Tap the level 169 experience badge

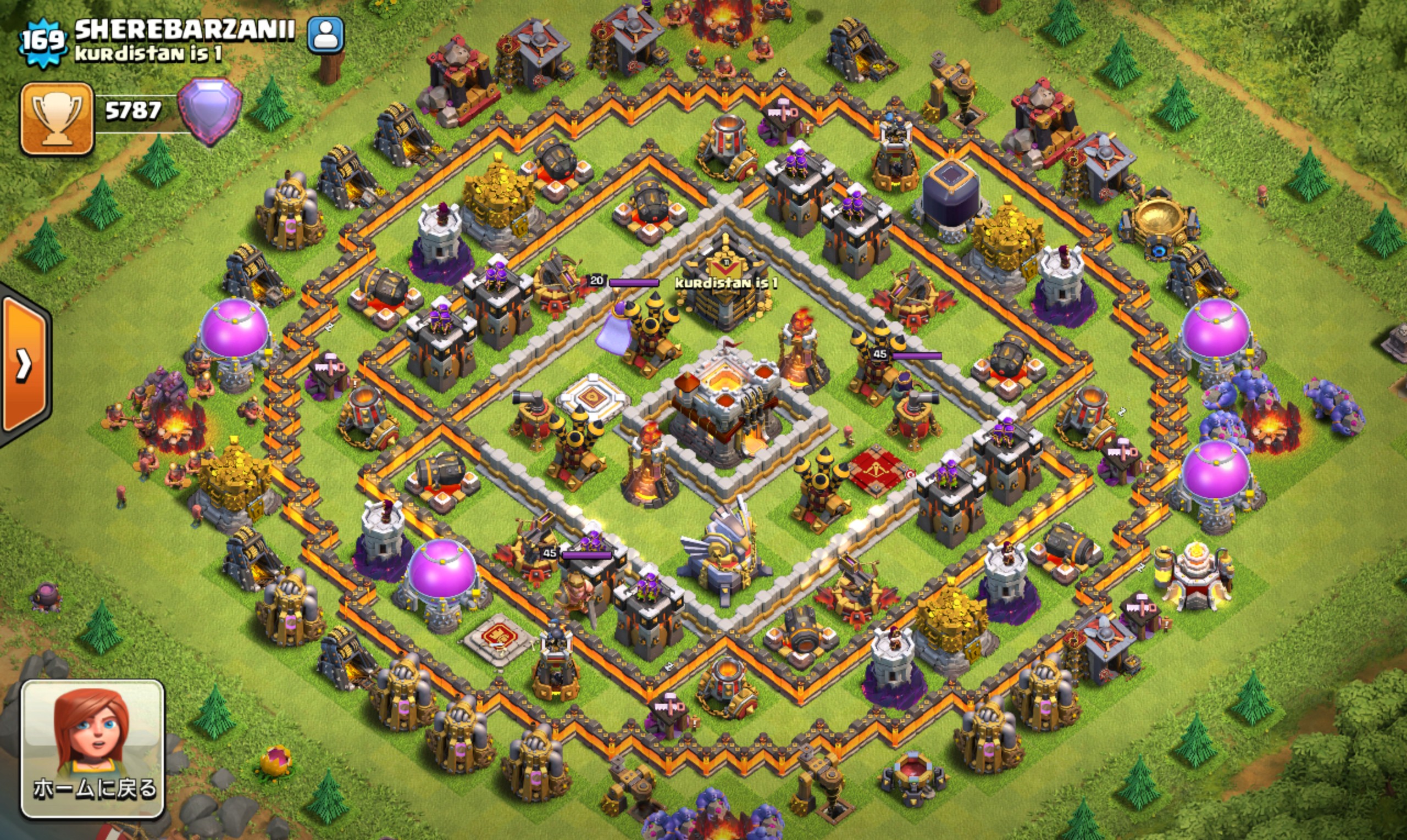(x=43, y=41)
